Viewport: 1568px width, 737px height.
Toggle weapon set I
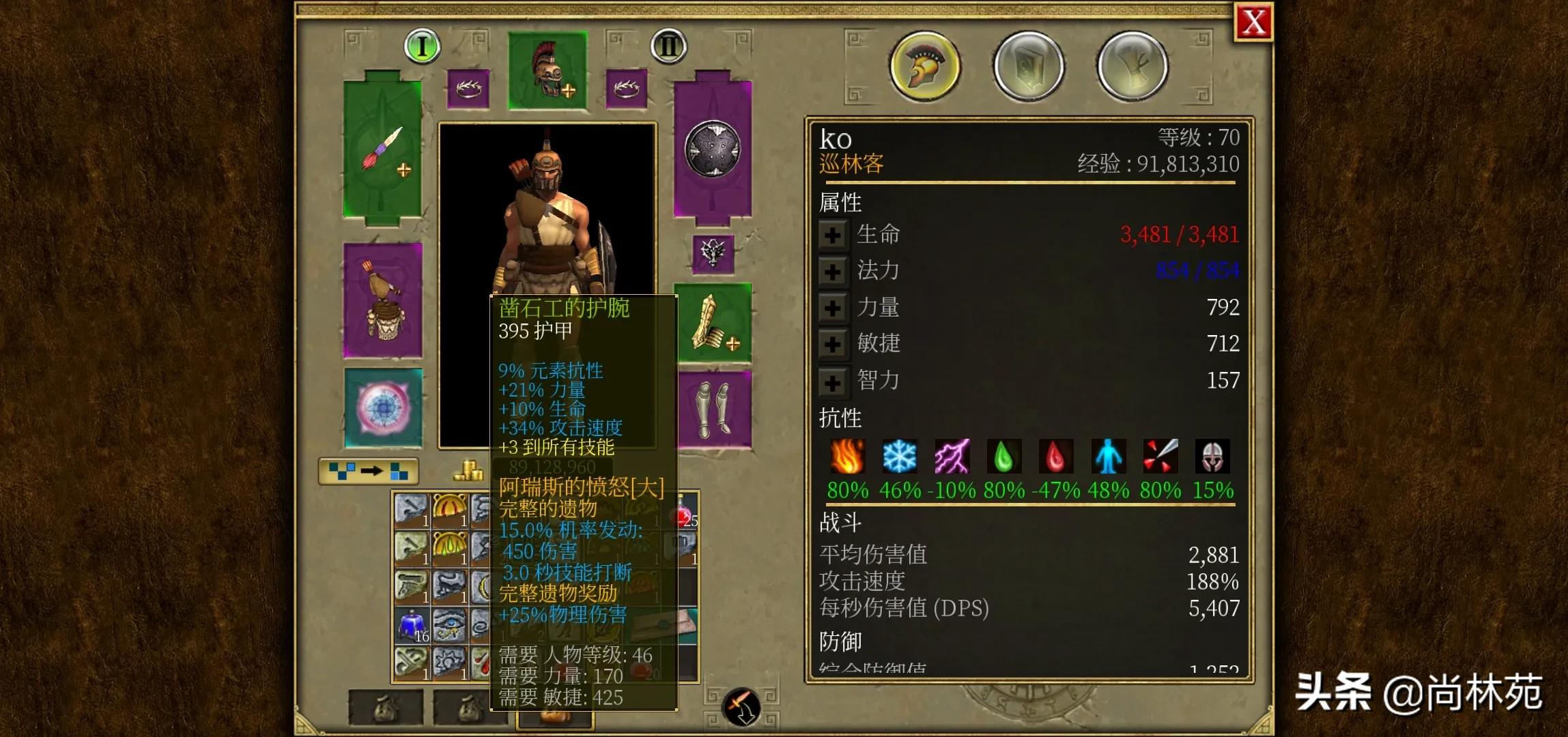click(423, 46)
